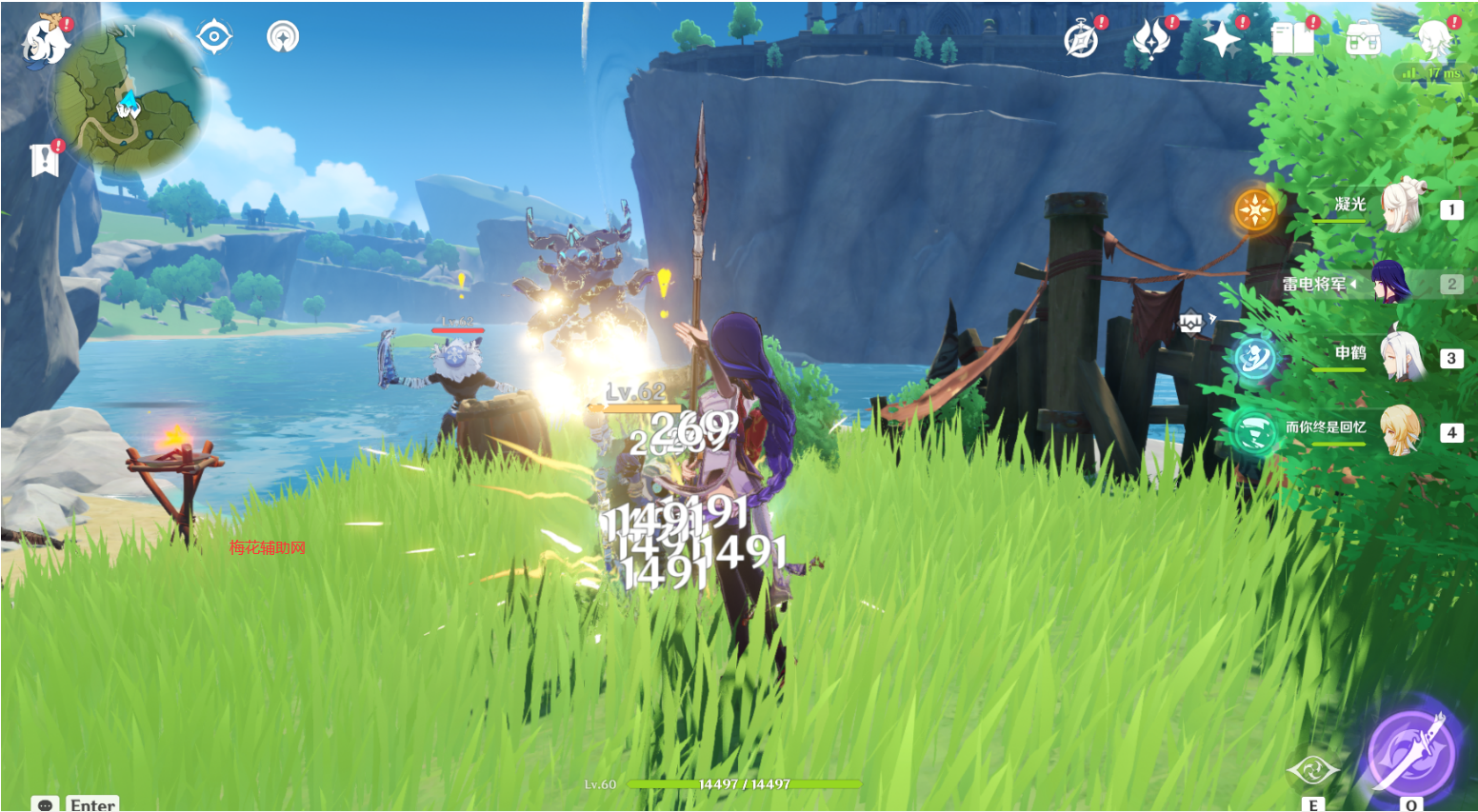Switch to party member 申鹤
This screenshot has width=1478, height=812.
pyautogui.click(x=1400, y=356)
